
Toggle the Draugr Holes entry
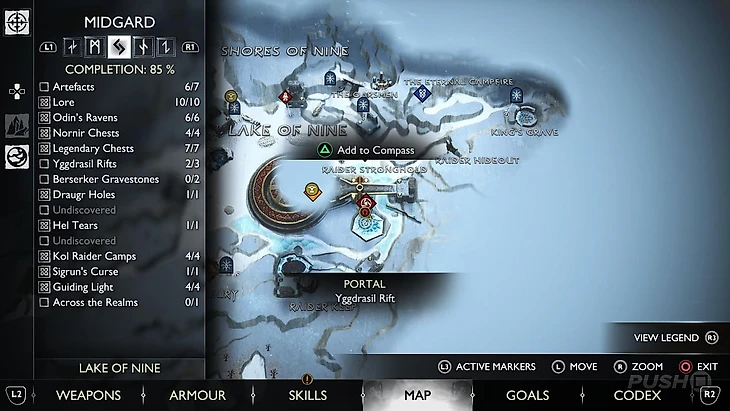(44, 195)
